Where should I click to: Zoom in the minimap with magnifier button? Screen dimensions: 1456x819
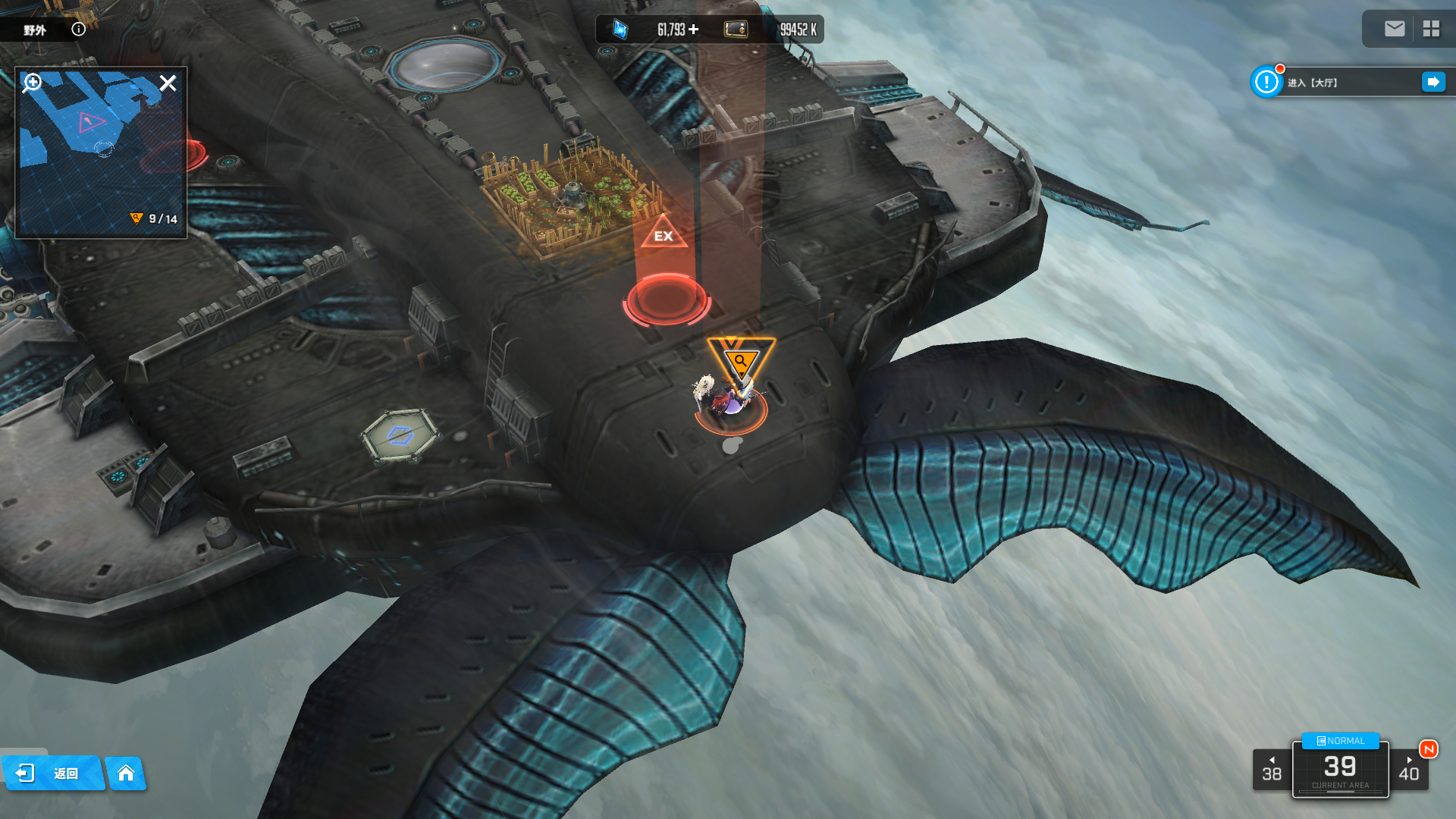(33, 82)
